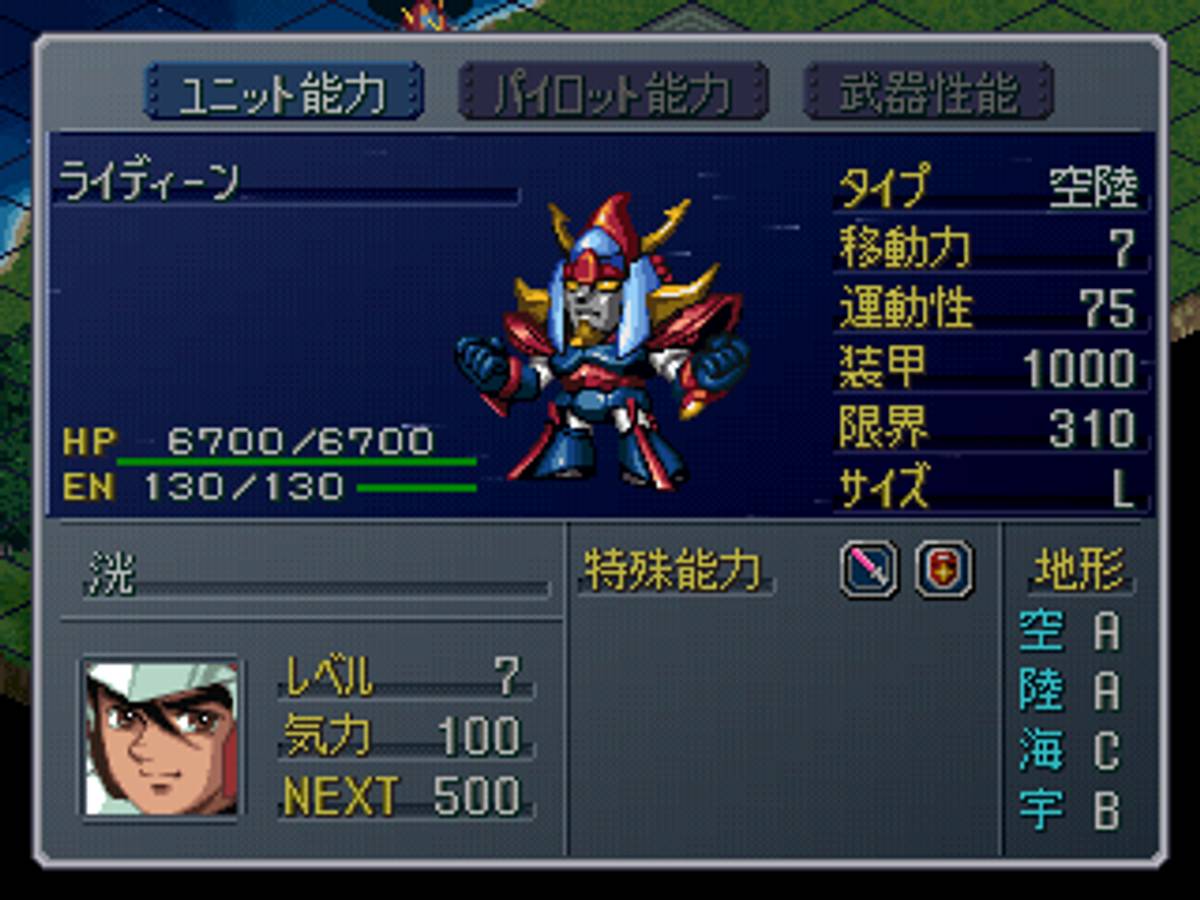Open the 武器性能 tab
The height and width of the screenshot is (900, 1200).
928,92
